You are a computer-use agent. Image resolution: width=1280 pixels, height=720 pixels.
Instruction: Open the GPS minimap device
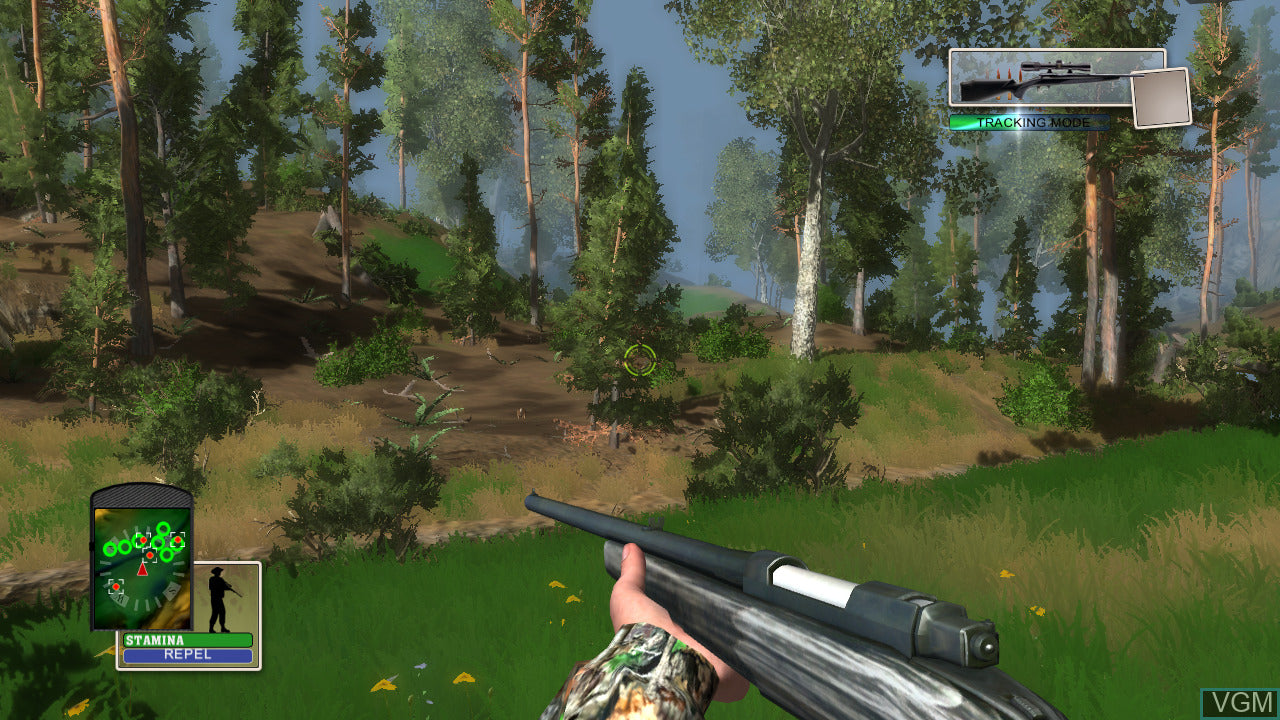(x=141, y=560)
